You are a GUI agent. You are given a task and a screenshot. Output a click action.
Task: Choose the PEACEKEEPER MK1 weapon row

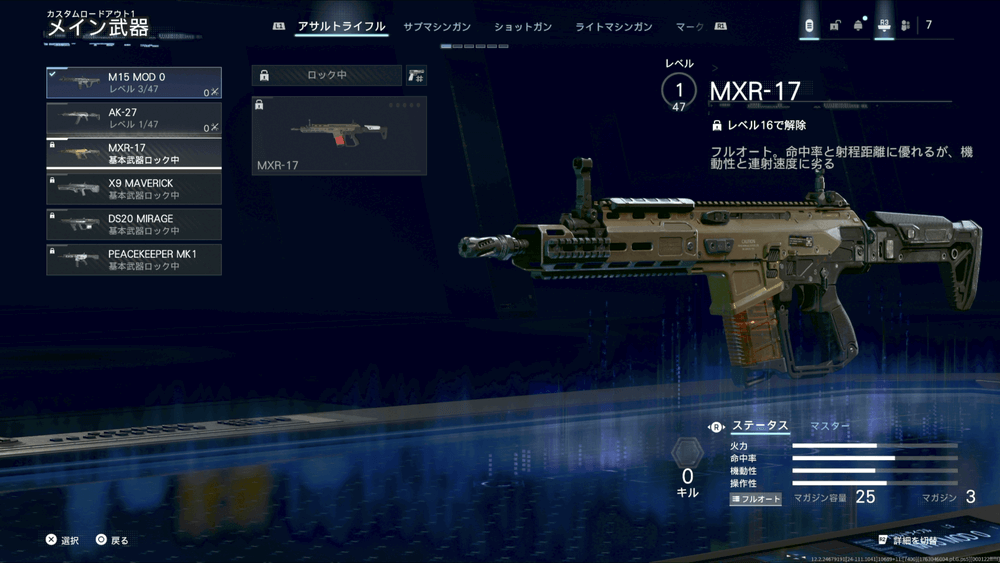click(134, 260)
